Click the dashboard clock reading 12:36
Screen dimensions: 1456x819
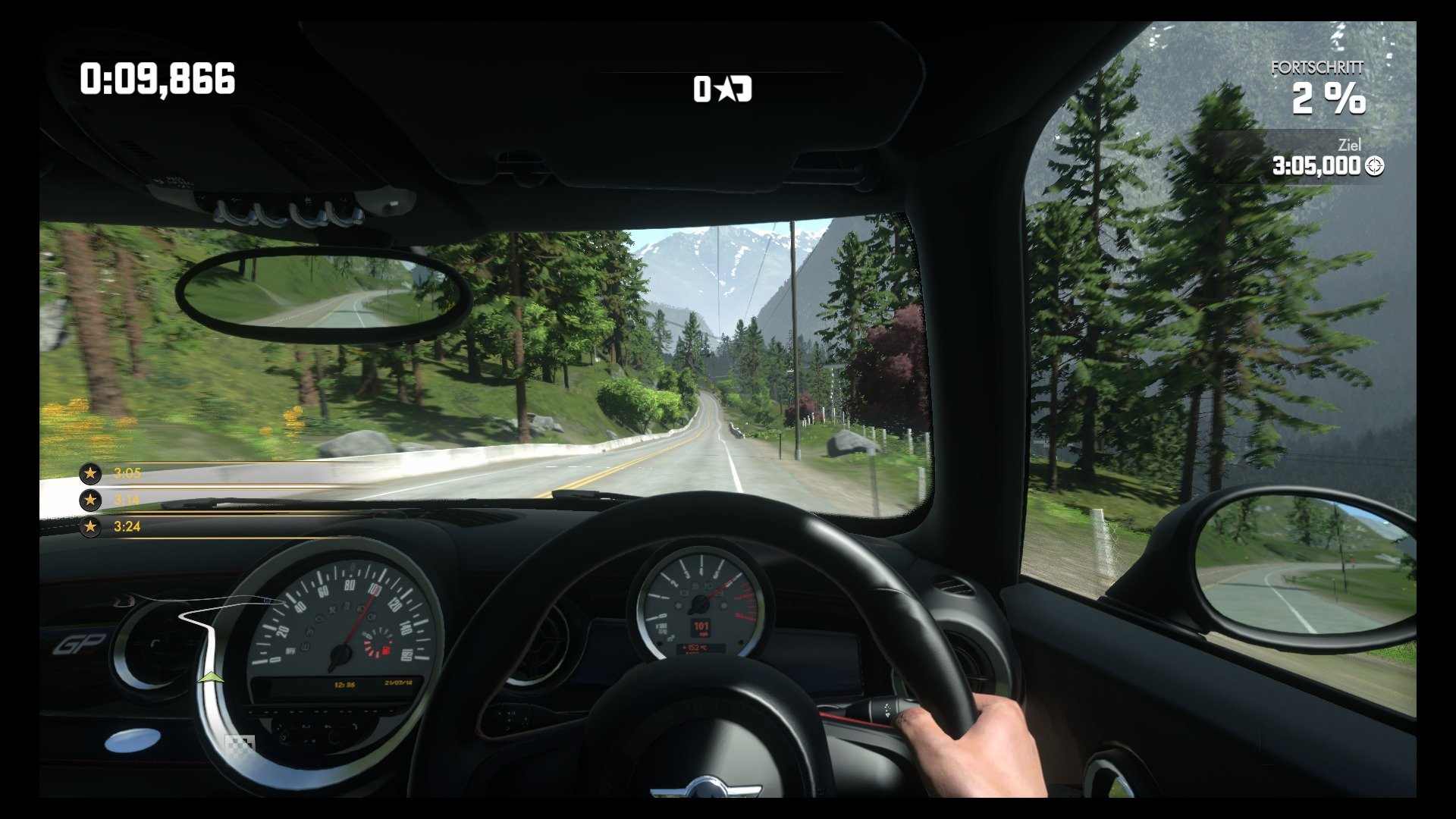(344, 683)
